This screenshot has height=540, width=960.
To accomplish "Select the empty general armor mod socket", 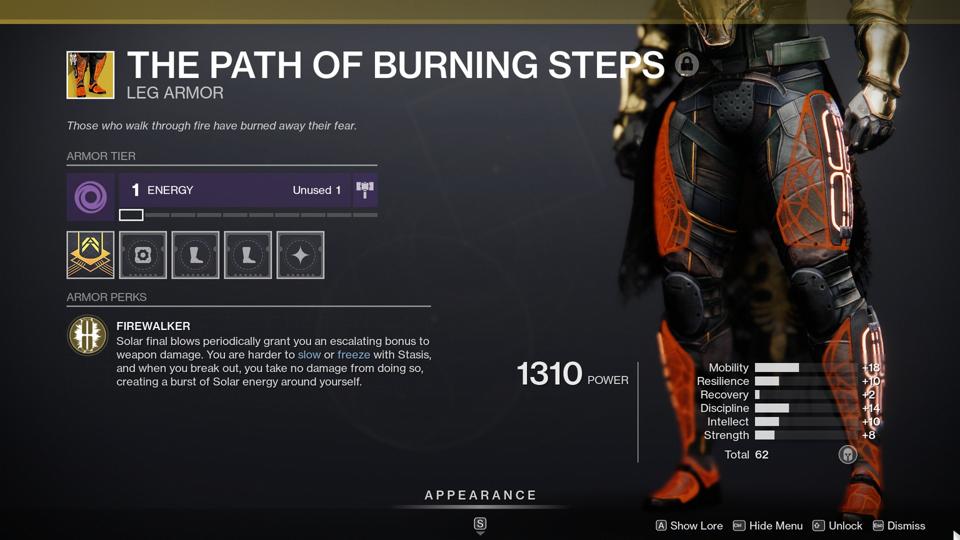I will pyautogui.click(x=143, y=255).
